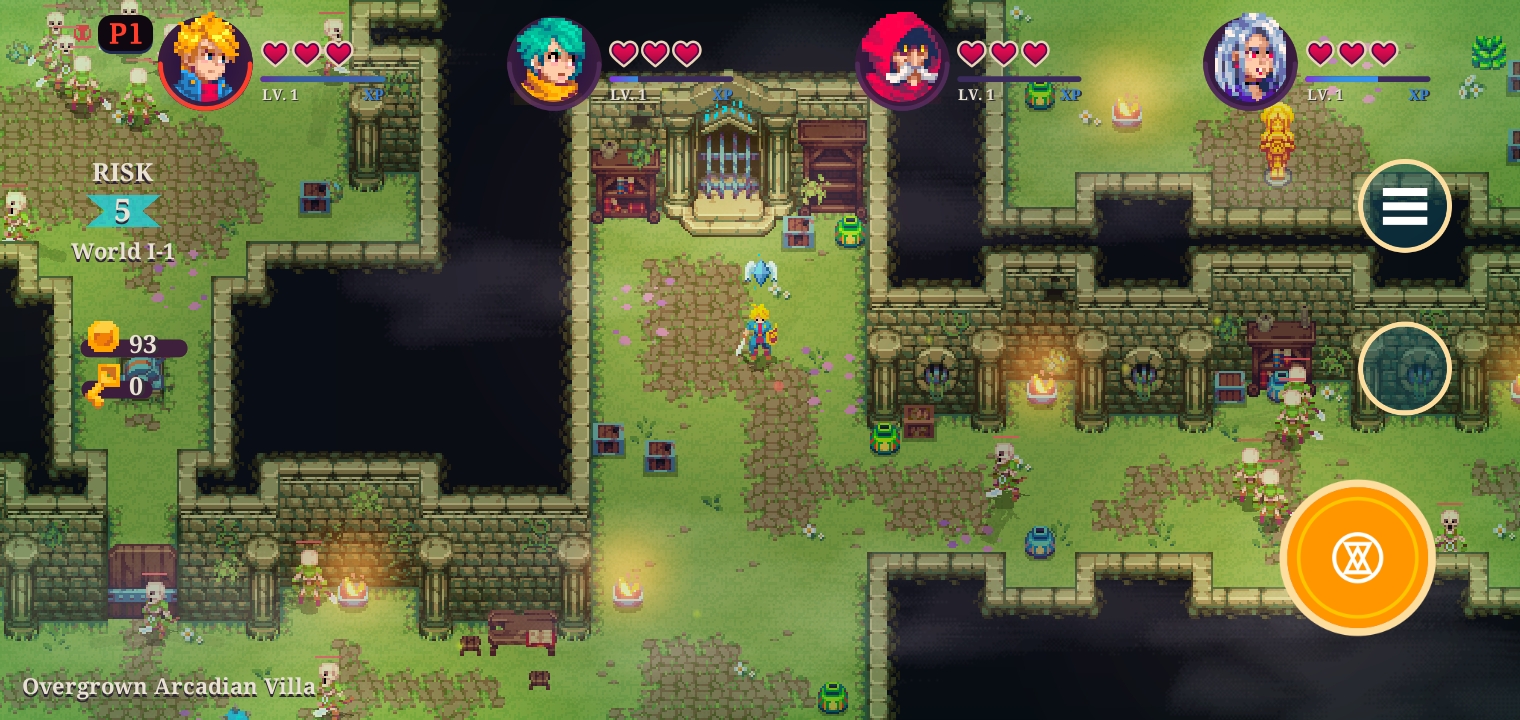Select the blonde hero P1 portrait
Image resolution: width=1520 pixels, height=720 pixels.
(205, 62)
